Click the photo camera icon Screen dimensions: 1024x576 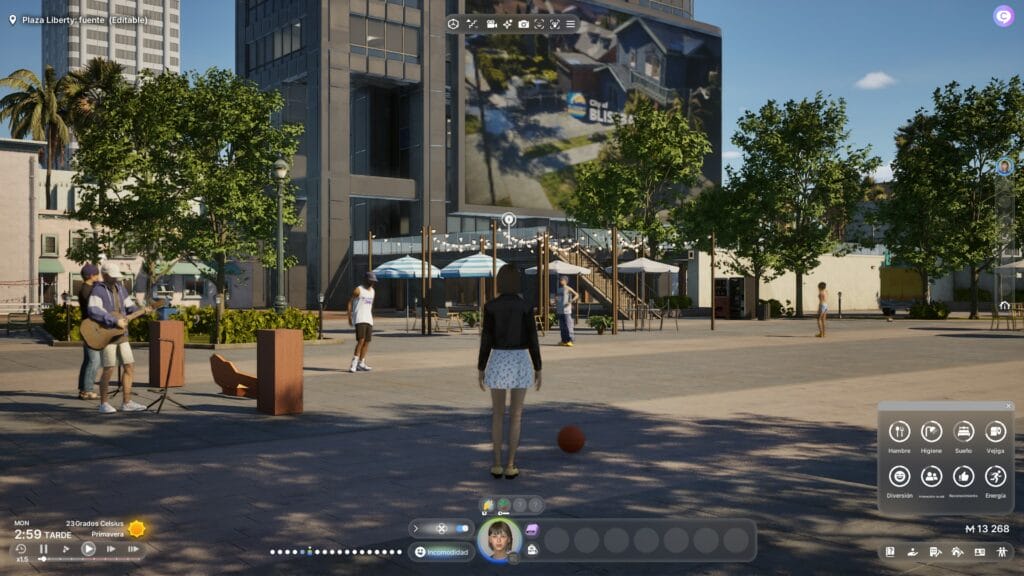click(523, 23)
